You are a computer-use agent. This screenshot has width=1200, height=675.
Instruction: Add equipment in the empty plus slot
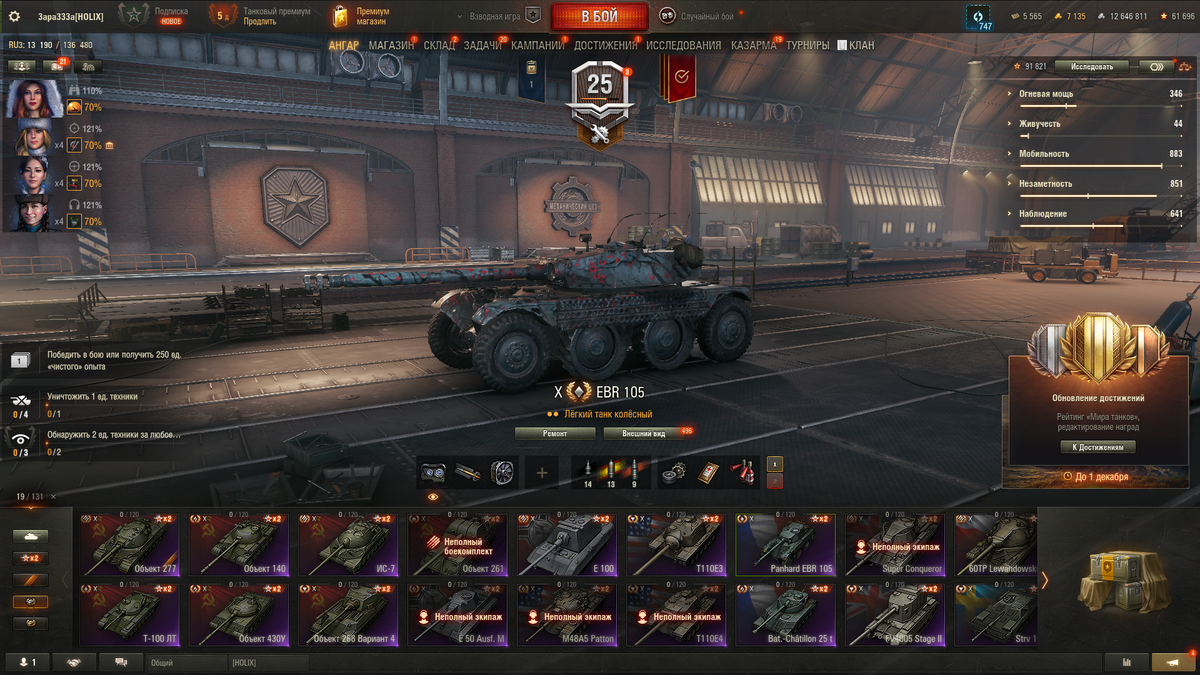click(541, 472)
